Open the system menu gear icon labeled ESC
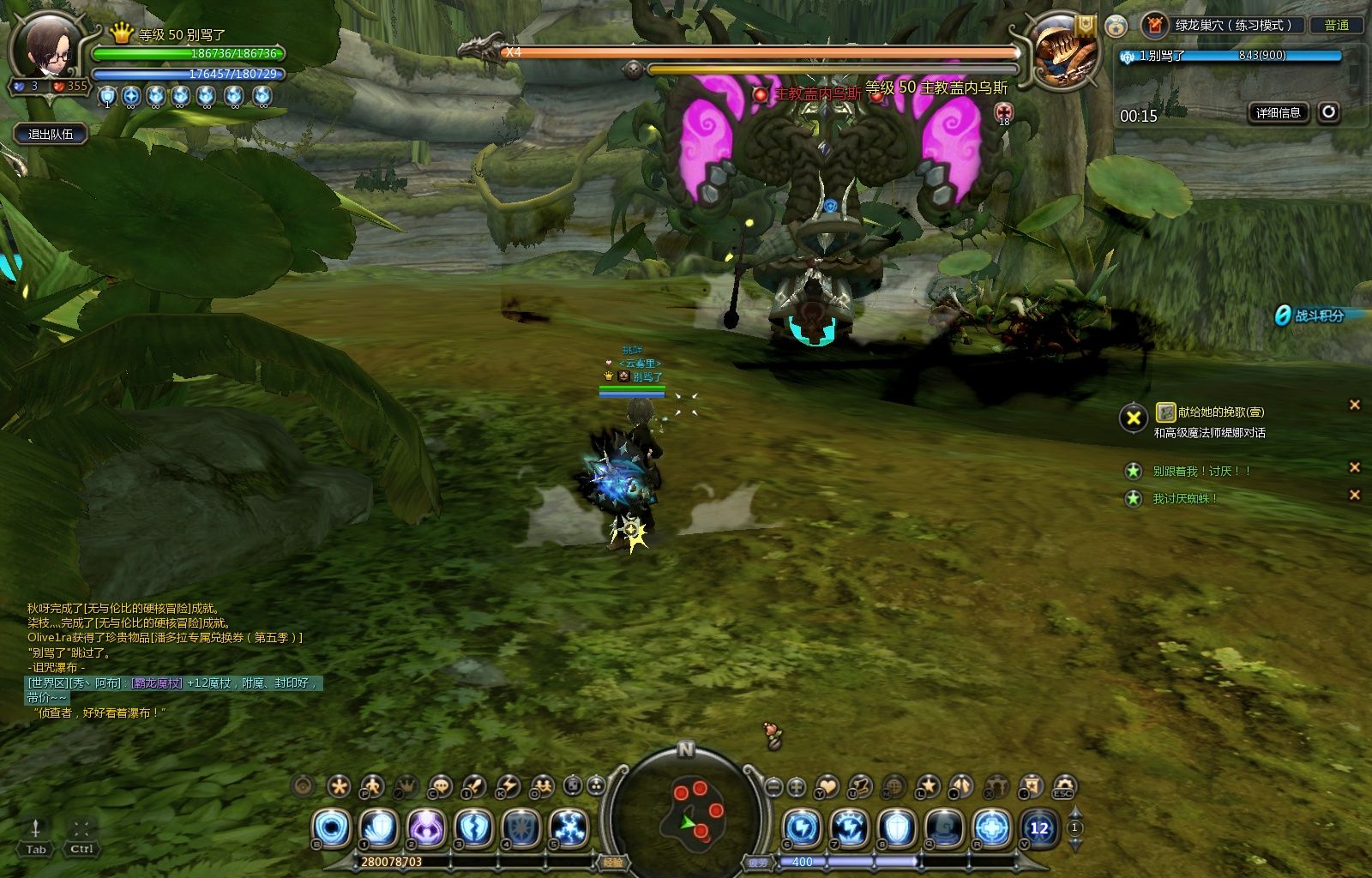The height and width of the screenshot is (878, 1372). click(x=1064, y=786)
